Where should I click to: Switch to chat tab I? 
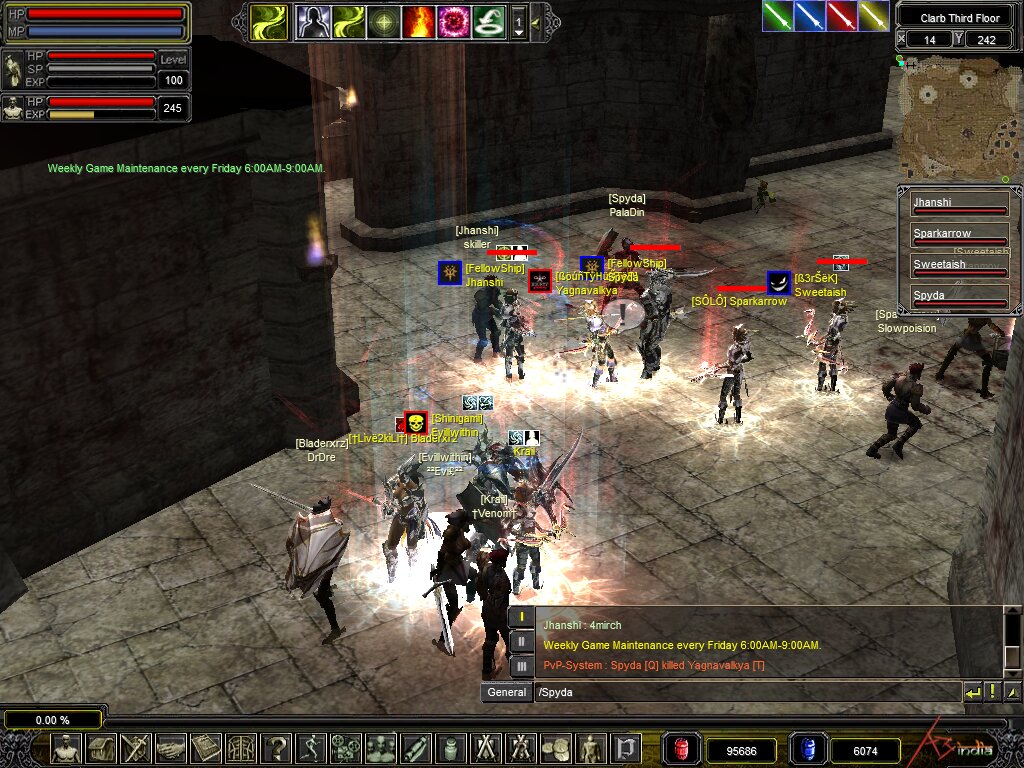tap(521, 617)
